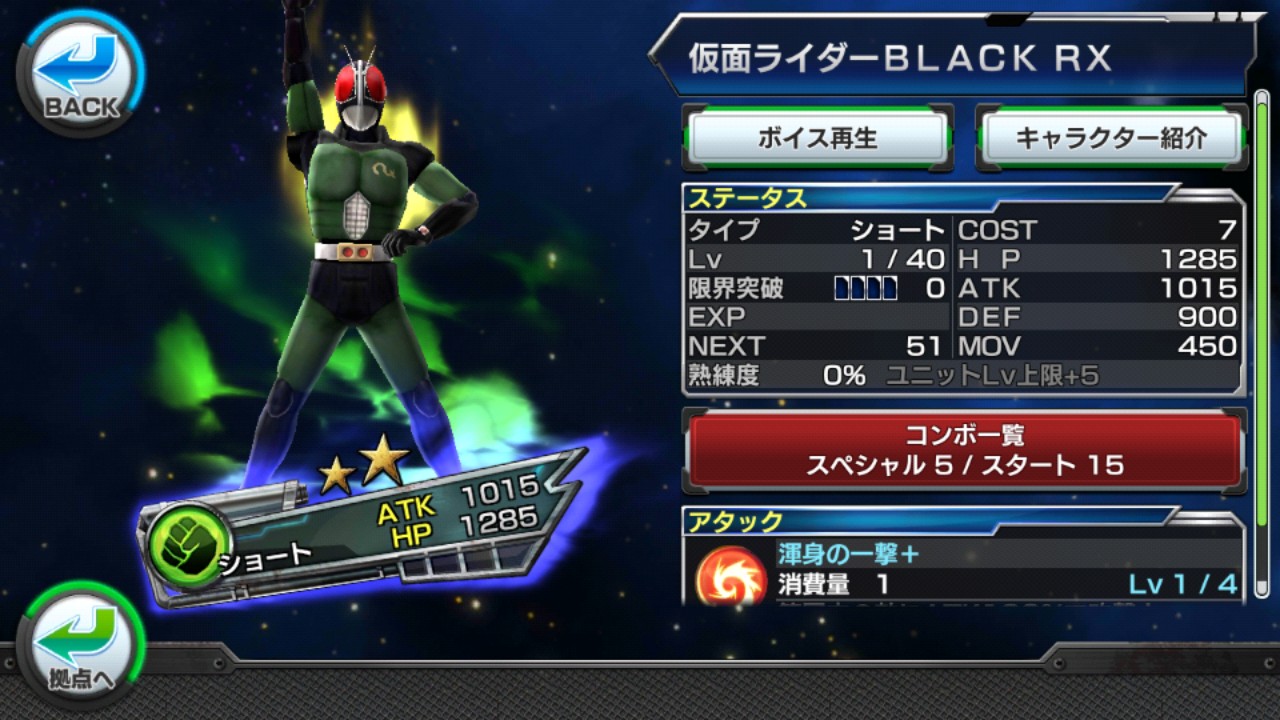
Task: Play the character voice (ボイス再生)
Action: point(816,138)
